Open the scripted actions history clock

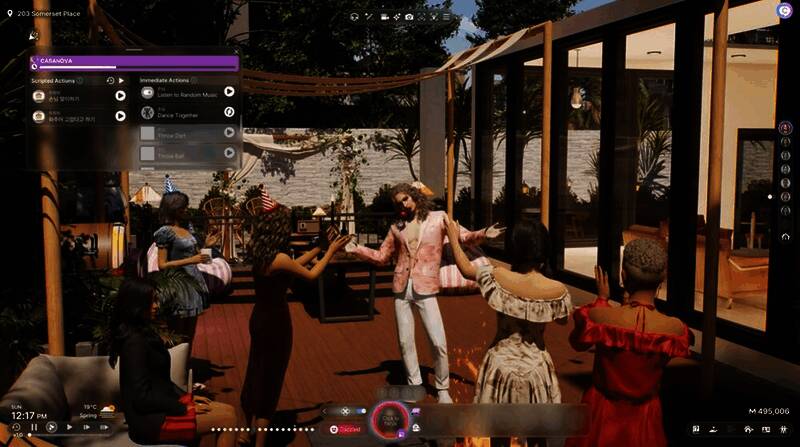(110, 80)
